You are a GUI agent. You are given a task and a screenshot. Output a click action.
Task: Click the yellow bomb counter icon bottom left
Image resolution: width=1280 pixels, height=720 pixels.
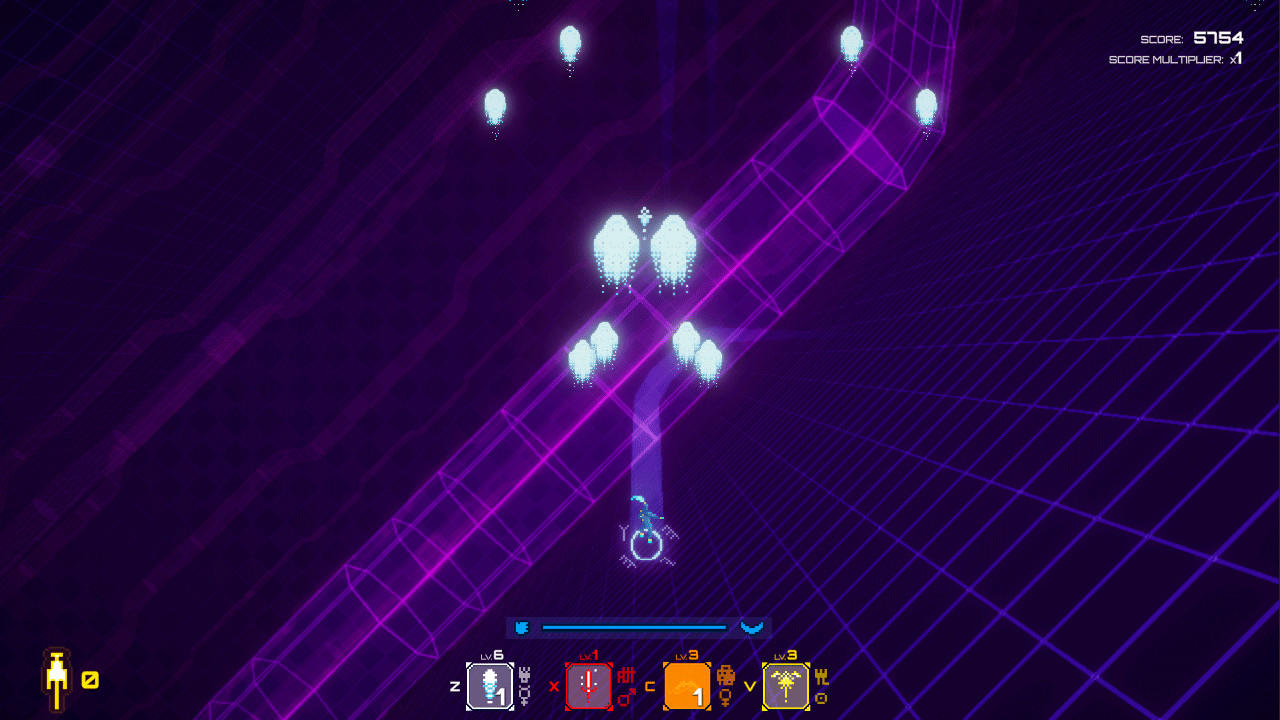(x=58, y=679)
